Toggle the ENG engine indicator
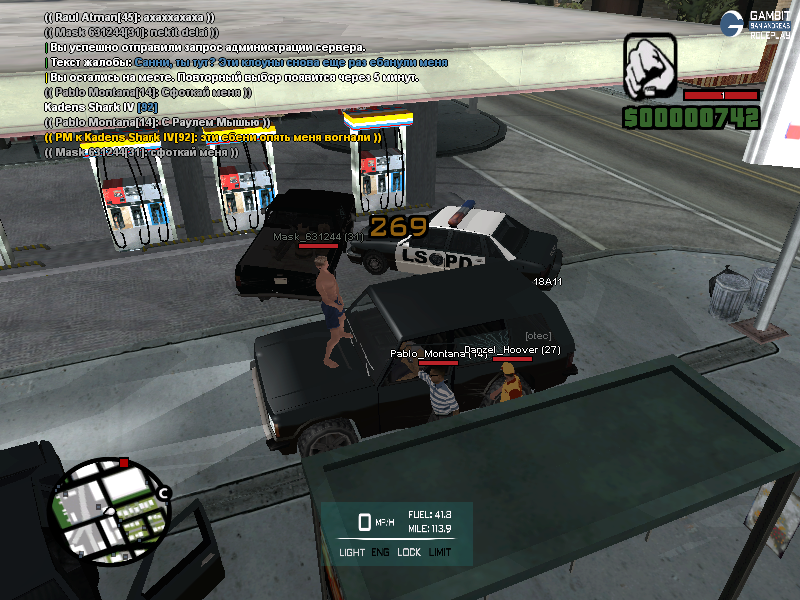This screenshot has height=600, width=800. pos(381,552)
